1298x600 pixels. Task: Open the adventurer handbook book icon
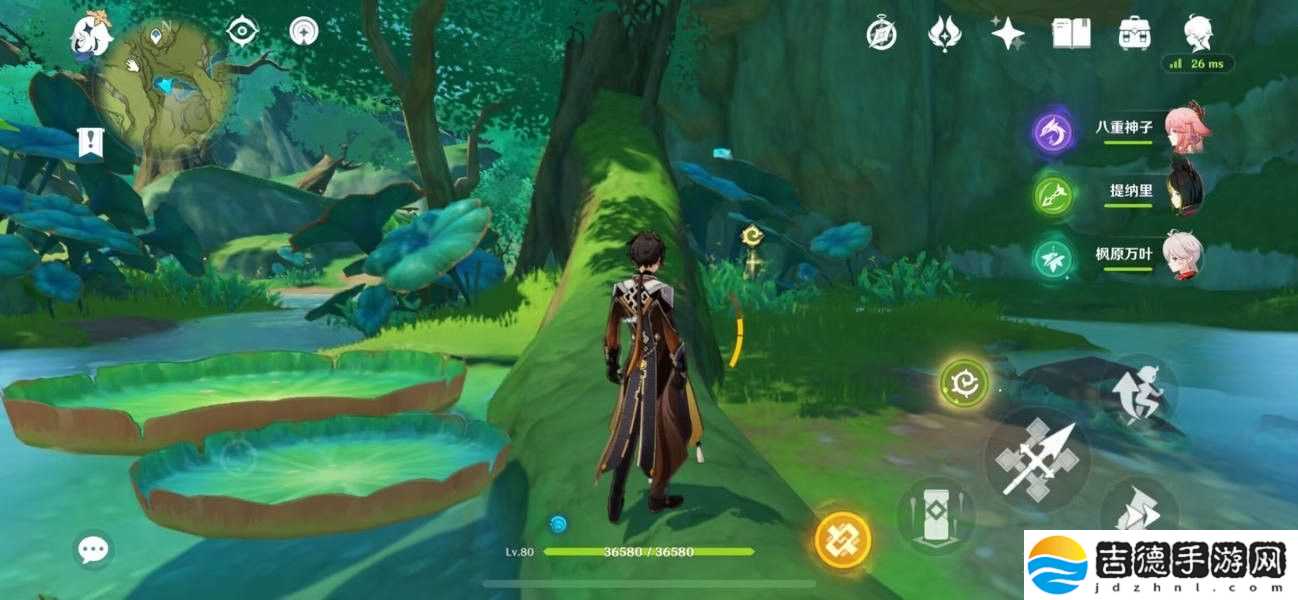click(x=1071, y=34)
